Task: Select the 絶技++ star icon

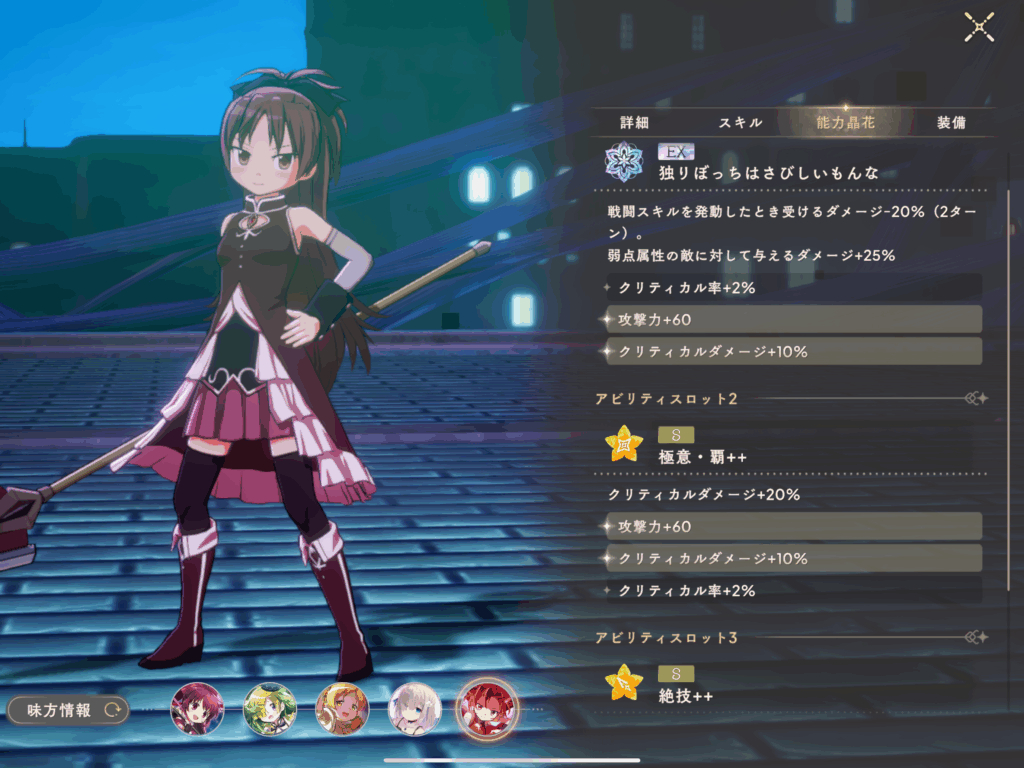Action: pyautogui.click(x=624, y=683)
